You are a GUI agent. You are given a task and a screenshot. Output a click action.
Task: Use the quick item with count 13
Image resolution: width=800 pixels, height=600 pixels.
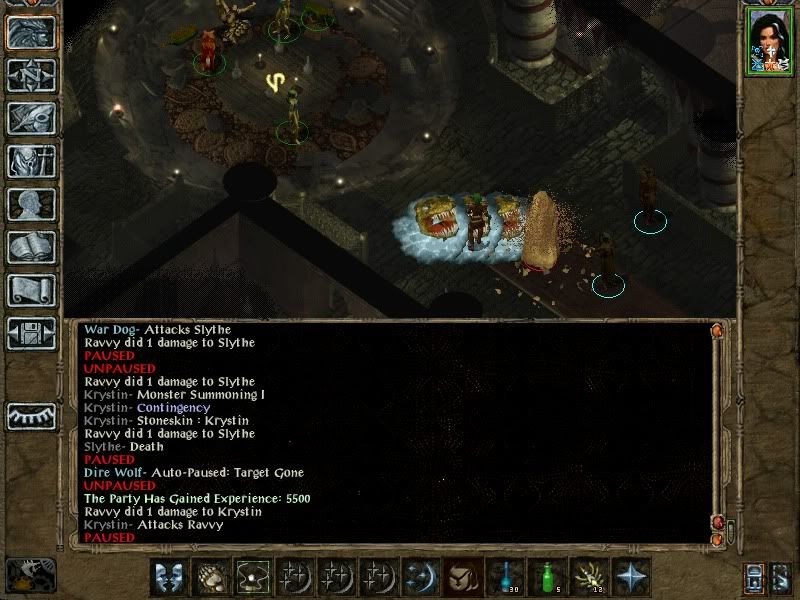coord(588,577)
